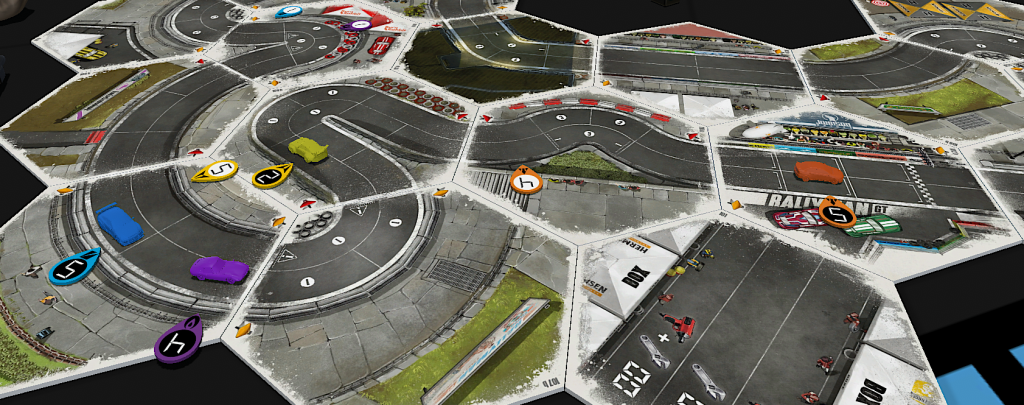Select the blue car piece
Image resolution: width=1024 pixels, height=405 pixels.
click(119, 224)
